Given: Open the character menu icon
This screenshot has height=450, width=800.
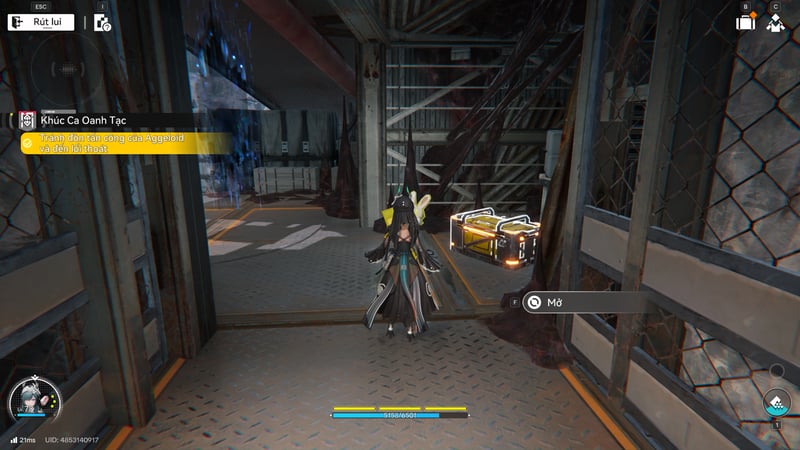Looking at the screenshot, I should tap(775, 22).
